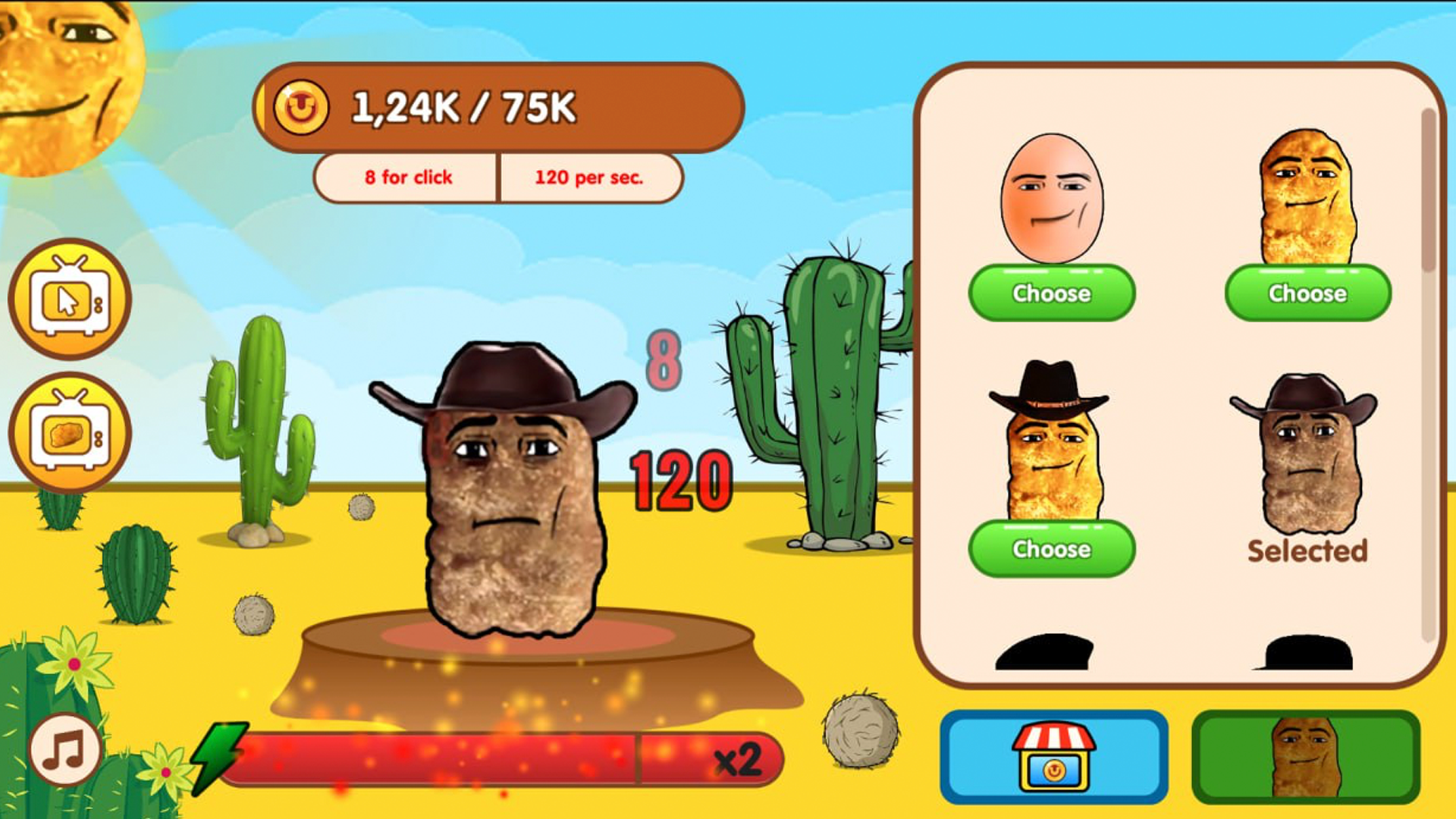Click the Selected label under the brown cowboy nugget

pos(1307,551)
